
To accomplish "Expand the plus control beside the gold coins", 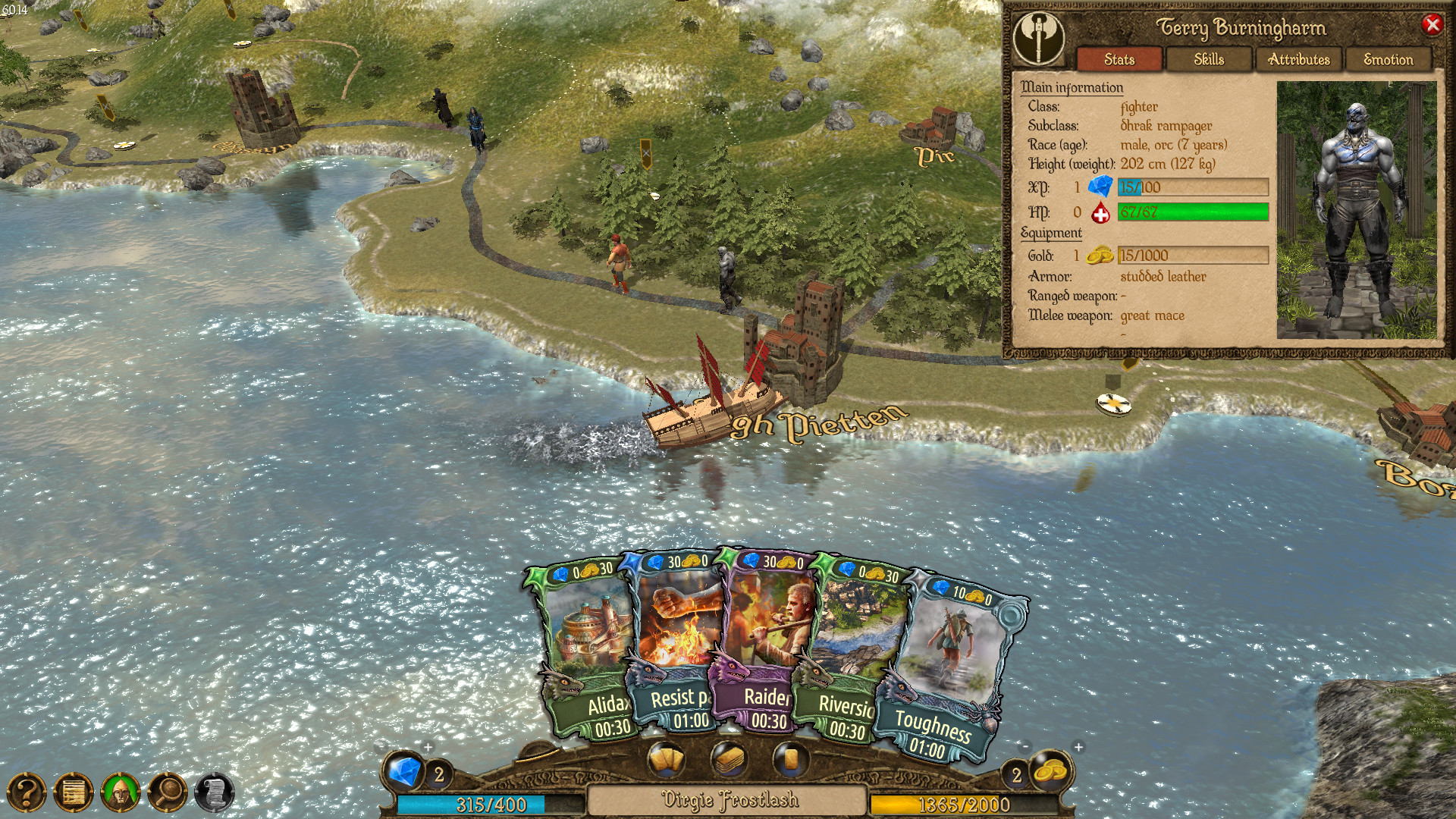I will [x=1077, y=746].
